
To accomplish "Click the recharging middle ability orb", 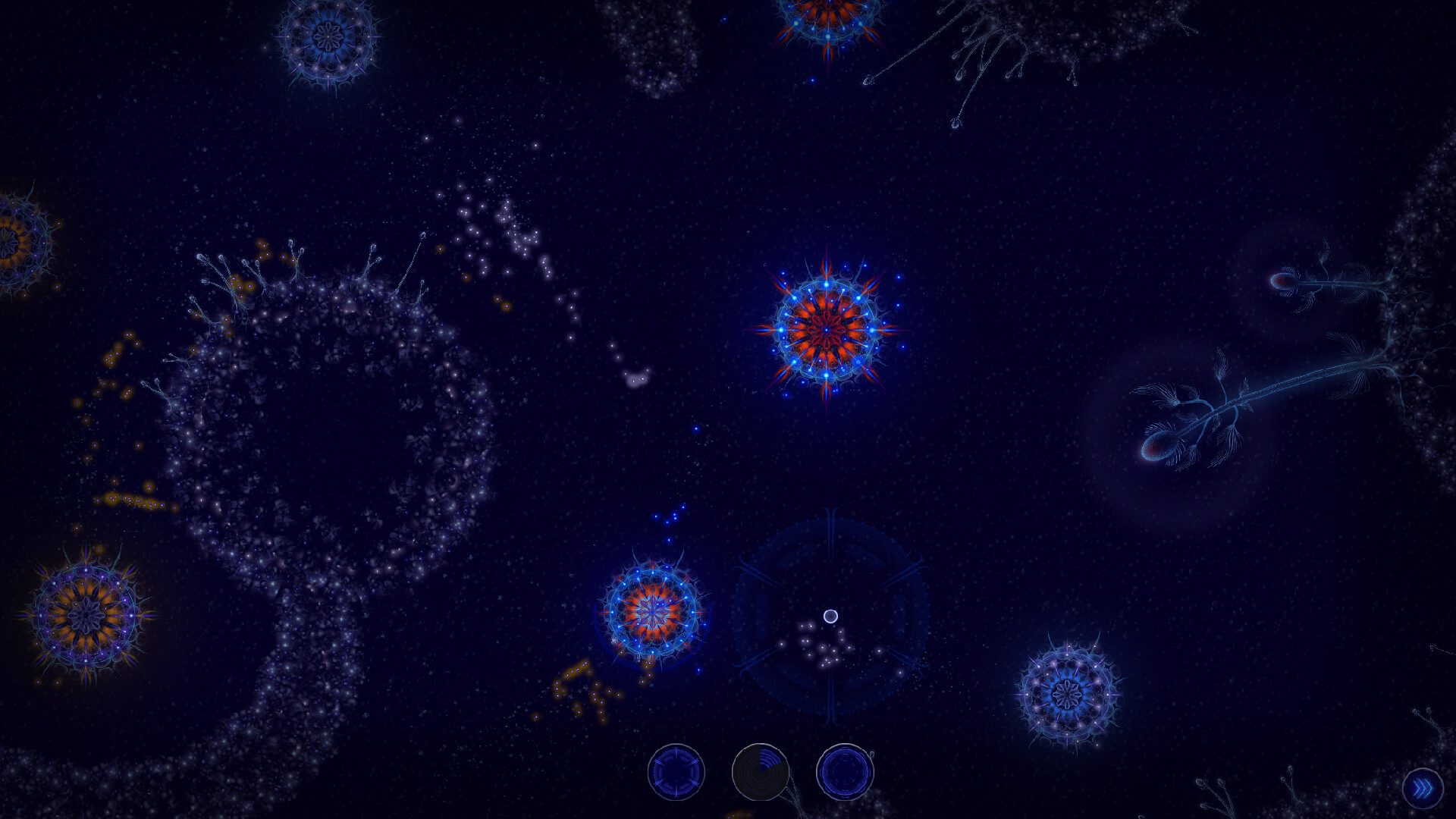I will pyautogui.click(x=761, y=771).
